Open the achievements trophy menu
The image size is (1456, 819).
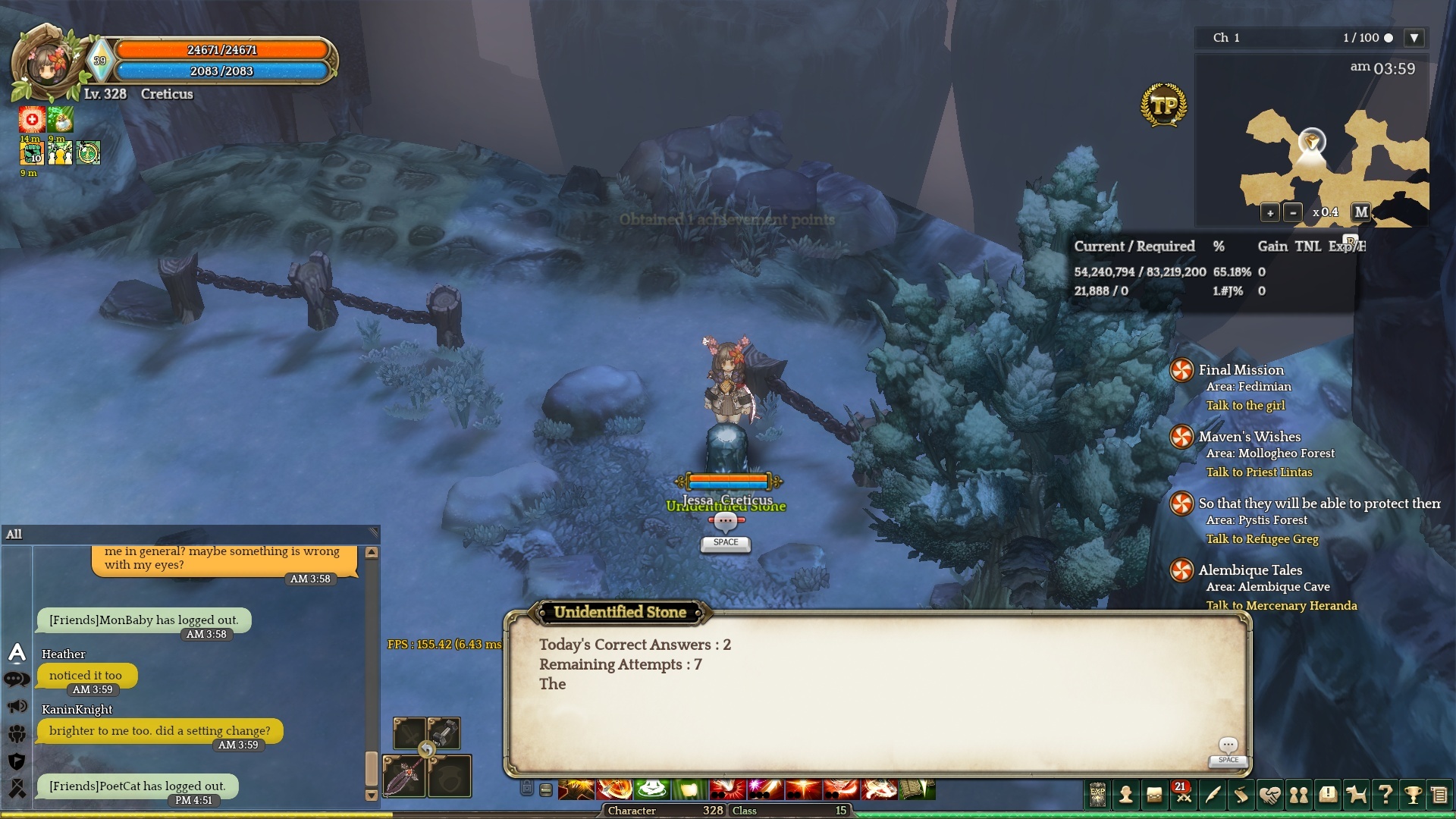click(1413, 795)
